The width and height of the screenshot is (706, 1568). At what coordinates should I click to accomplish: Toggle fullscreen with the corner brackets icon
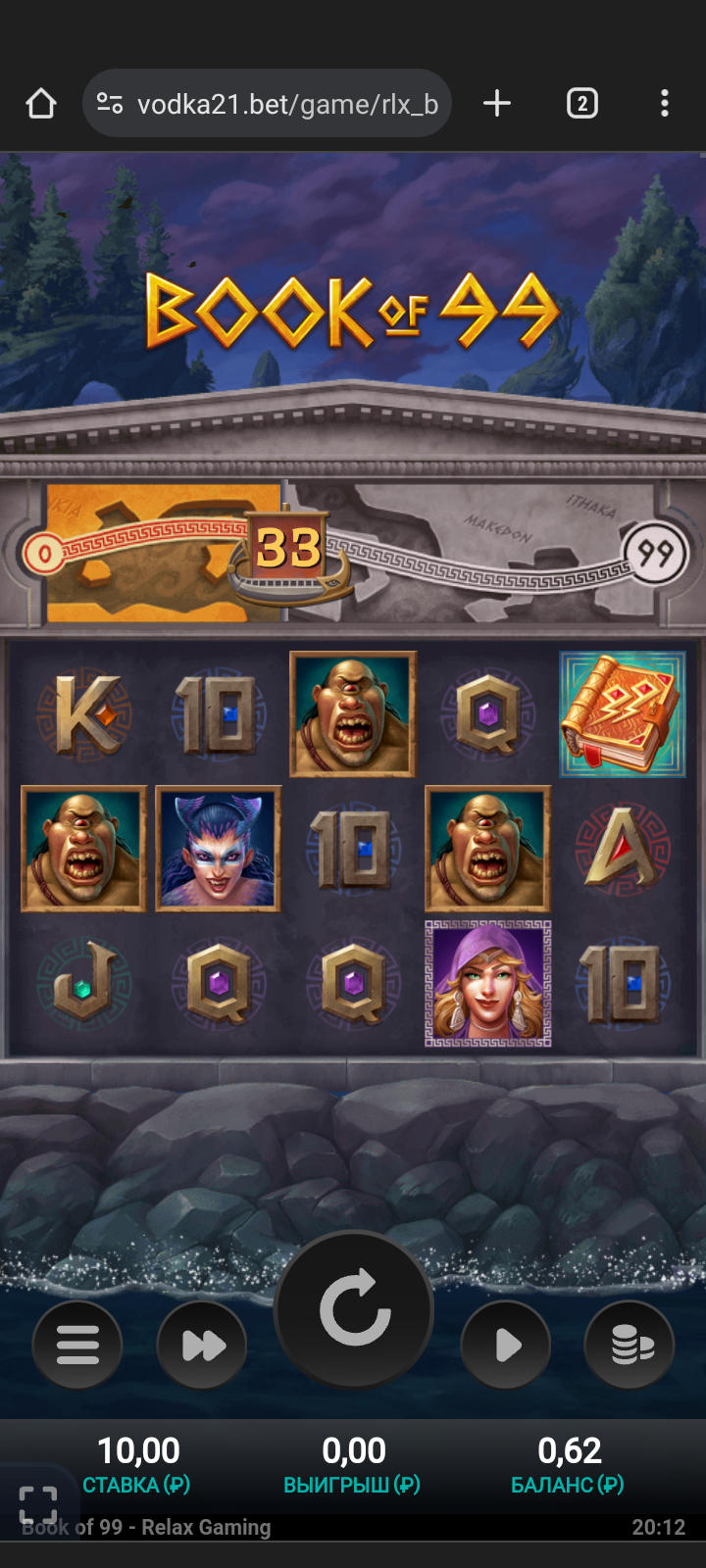pos(38,1504)
